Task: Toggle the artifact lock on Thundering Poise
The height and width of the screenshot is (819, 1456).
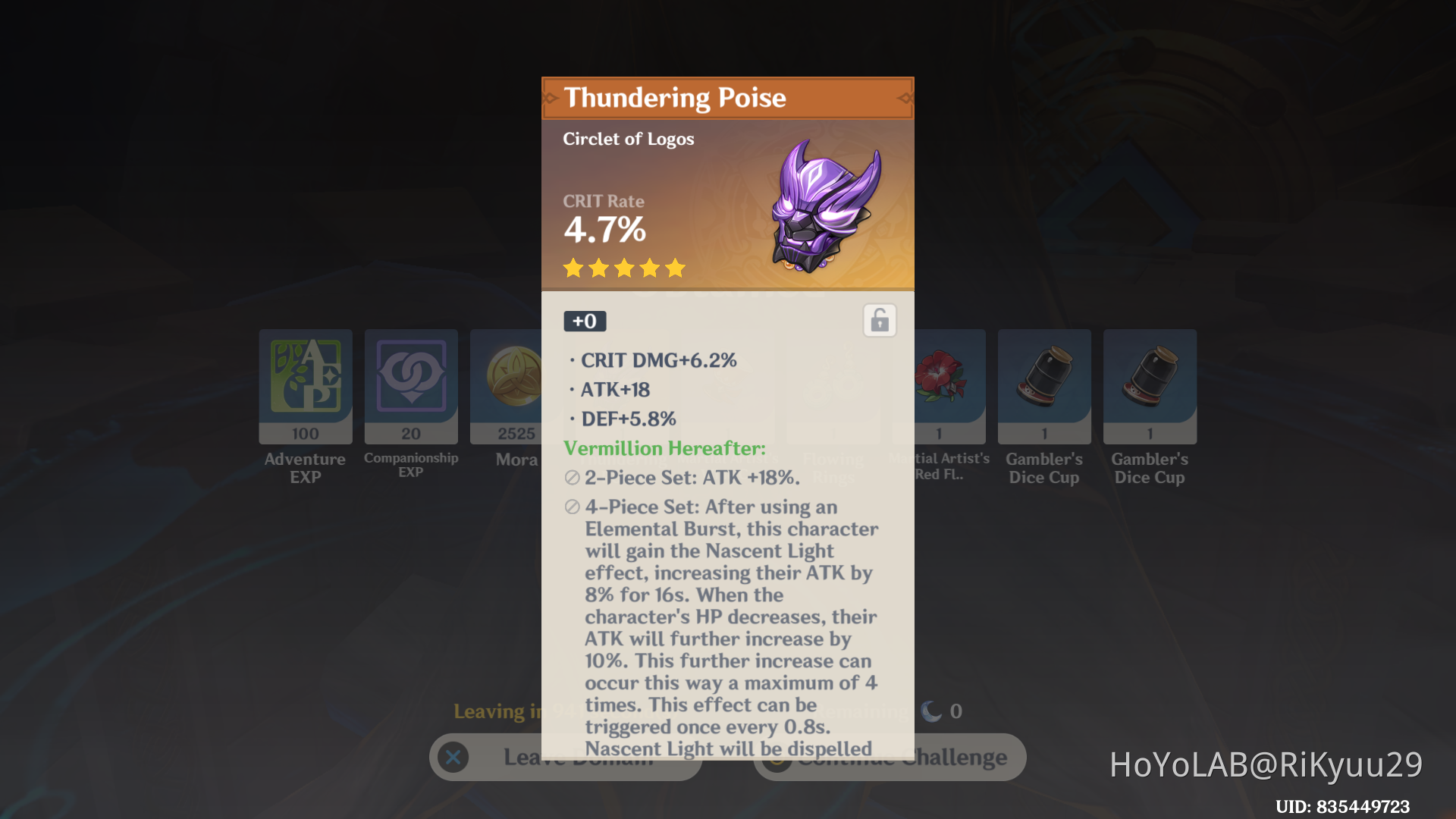Action: tap(880, 319)
